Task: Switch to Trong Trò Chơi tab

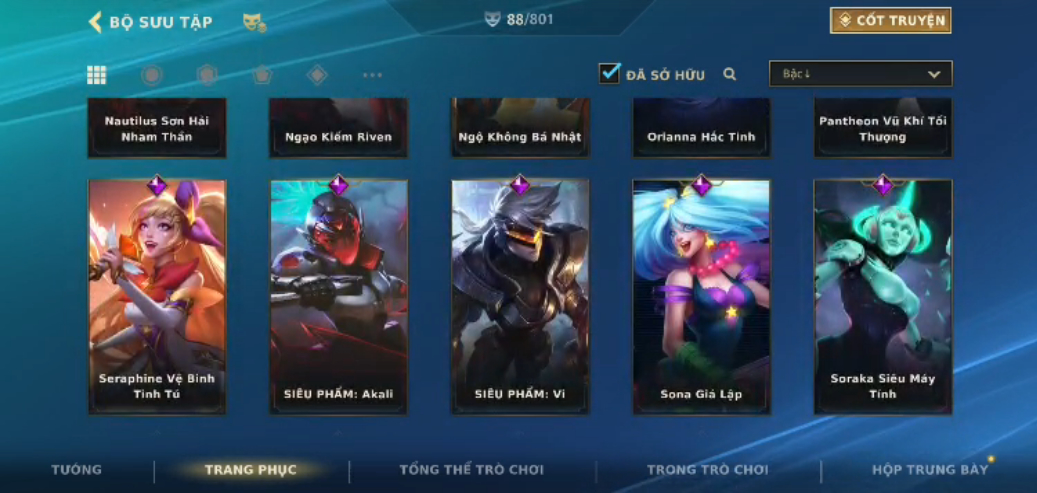Action: pyautogui.click(x=708, y=470)
